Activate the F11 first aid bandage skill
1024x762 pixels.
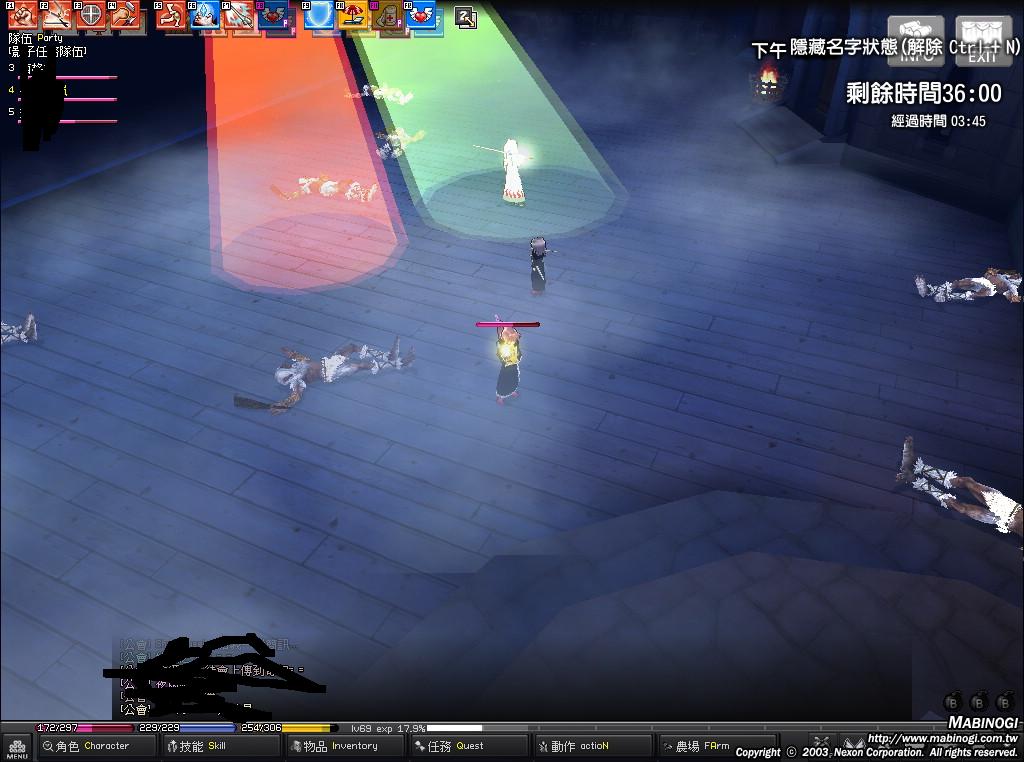[388, 16]
